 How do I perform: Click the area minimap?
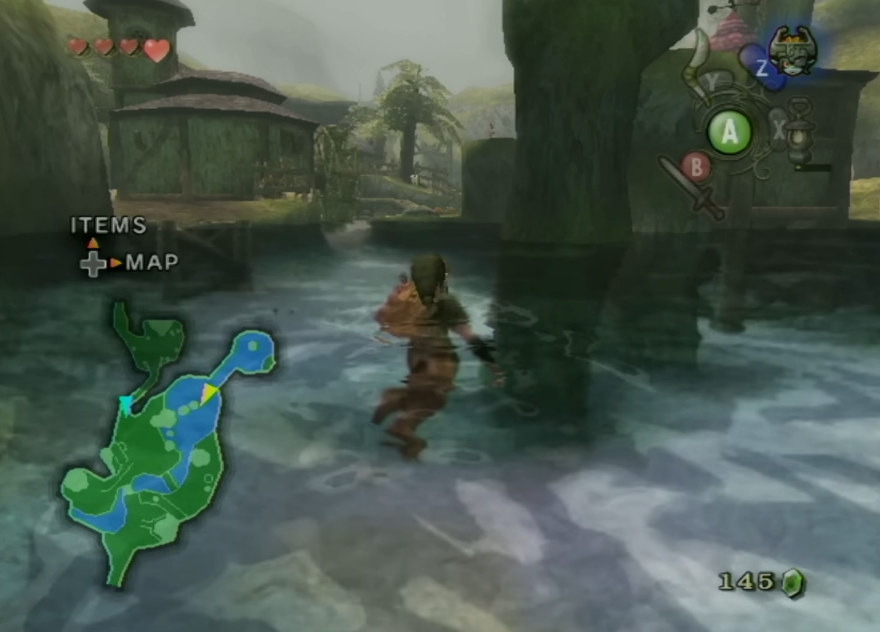click(x=165, y=440)
